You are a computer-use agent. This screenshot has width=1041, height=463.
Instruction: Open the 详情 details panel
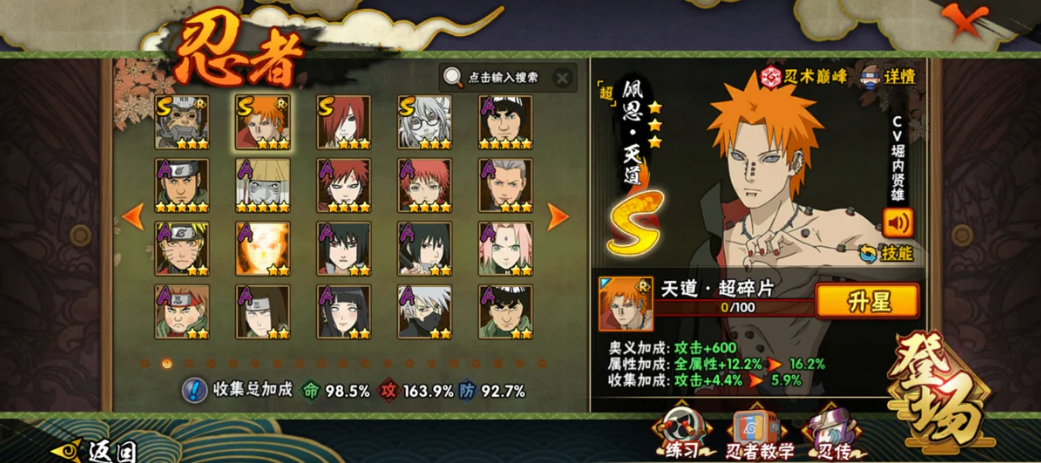click(889, 76)
